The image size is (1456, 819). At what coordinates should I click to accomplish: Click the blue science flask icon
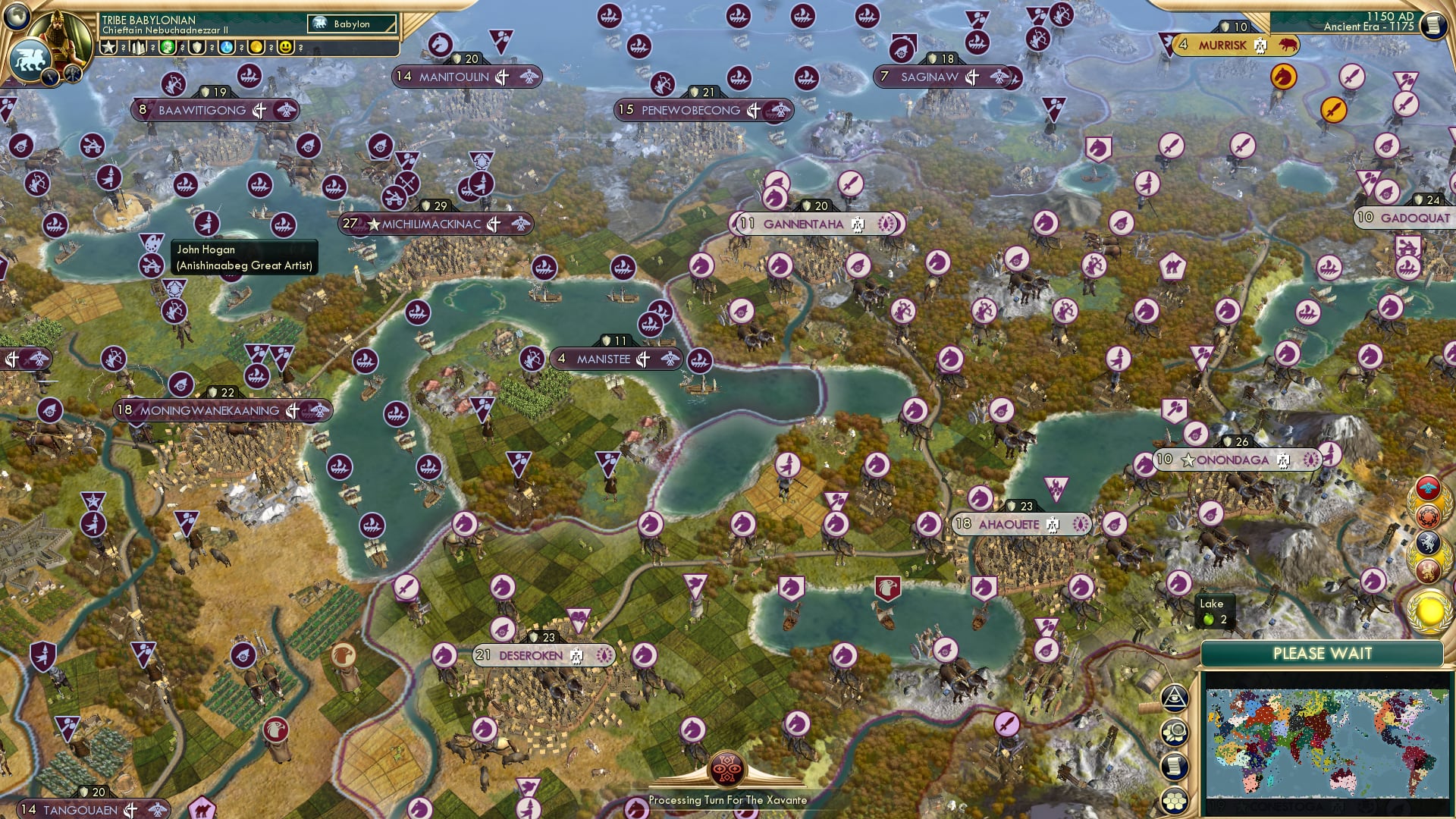coord(227,47)
